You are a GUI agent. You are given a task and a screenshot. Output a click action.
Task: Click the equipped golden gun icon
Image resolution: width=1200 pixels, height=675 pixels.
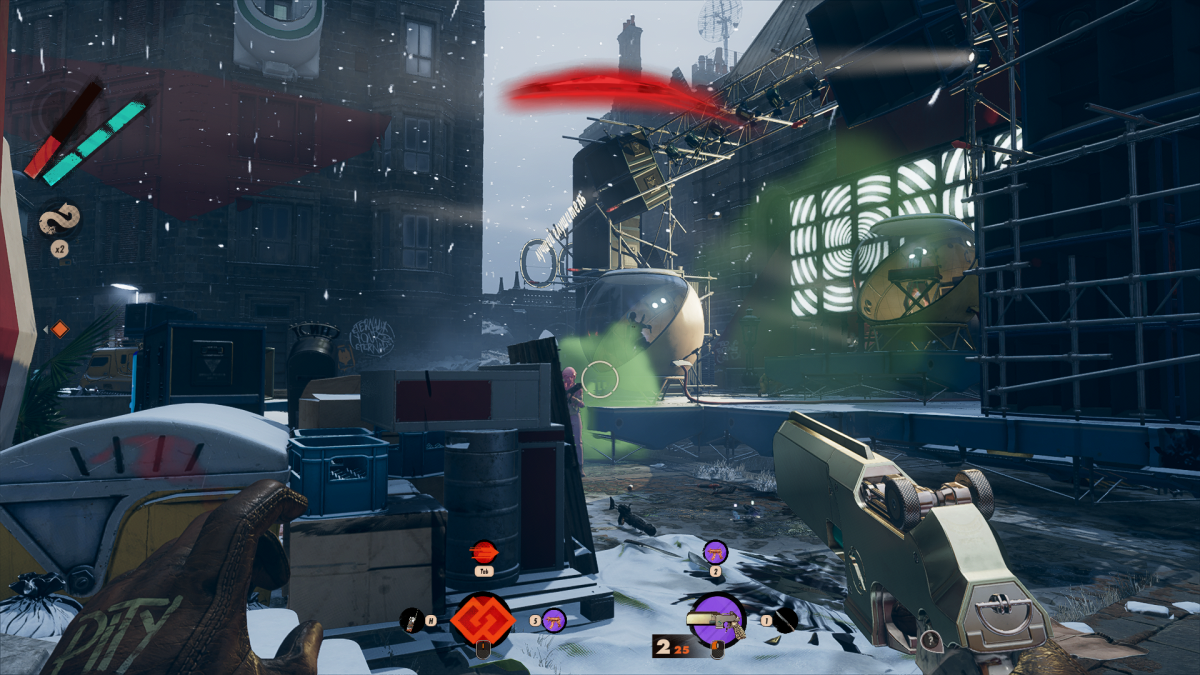(x=717, y=621)
